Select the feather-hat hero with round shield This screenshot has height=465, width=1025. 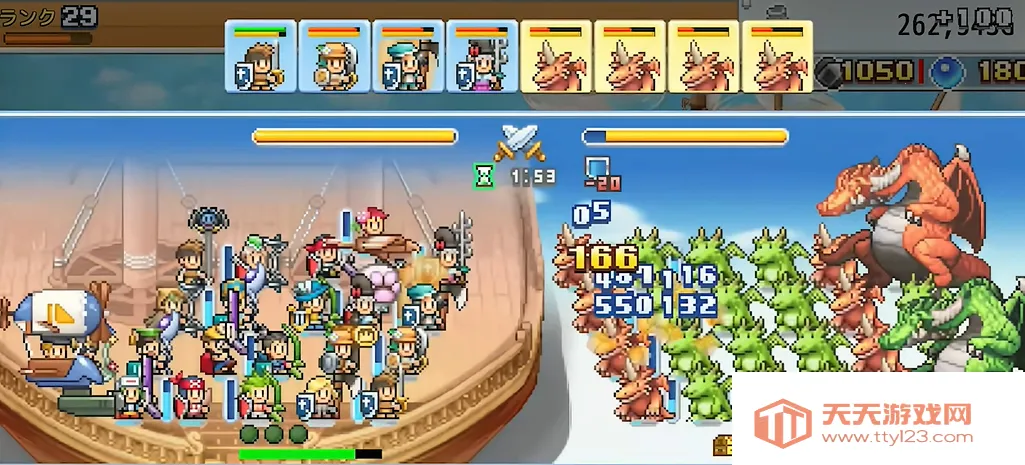(334, 57)
